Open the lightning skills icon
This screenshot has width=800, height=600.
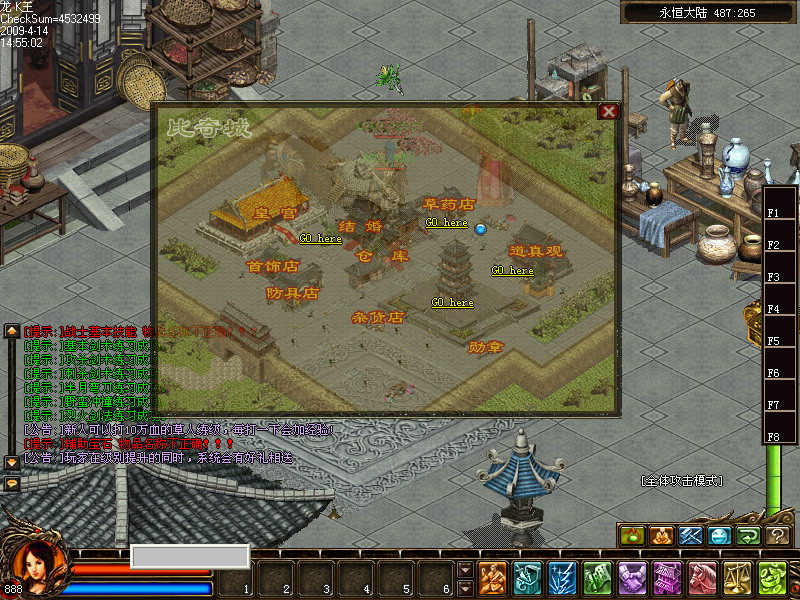[x=563, y=579]
